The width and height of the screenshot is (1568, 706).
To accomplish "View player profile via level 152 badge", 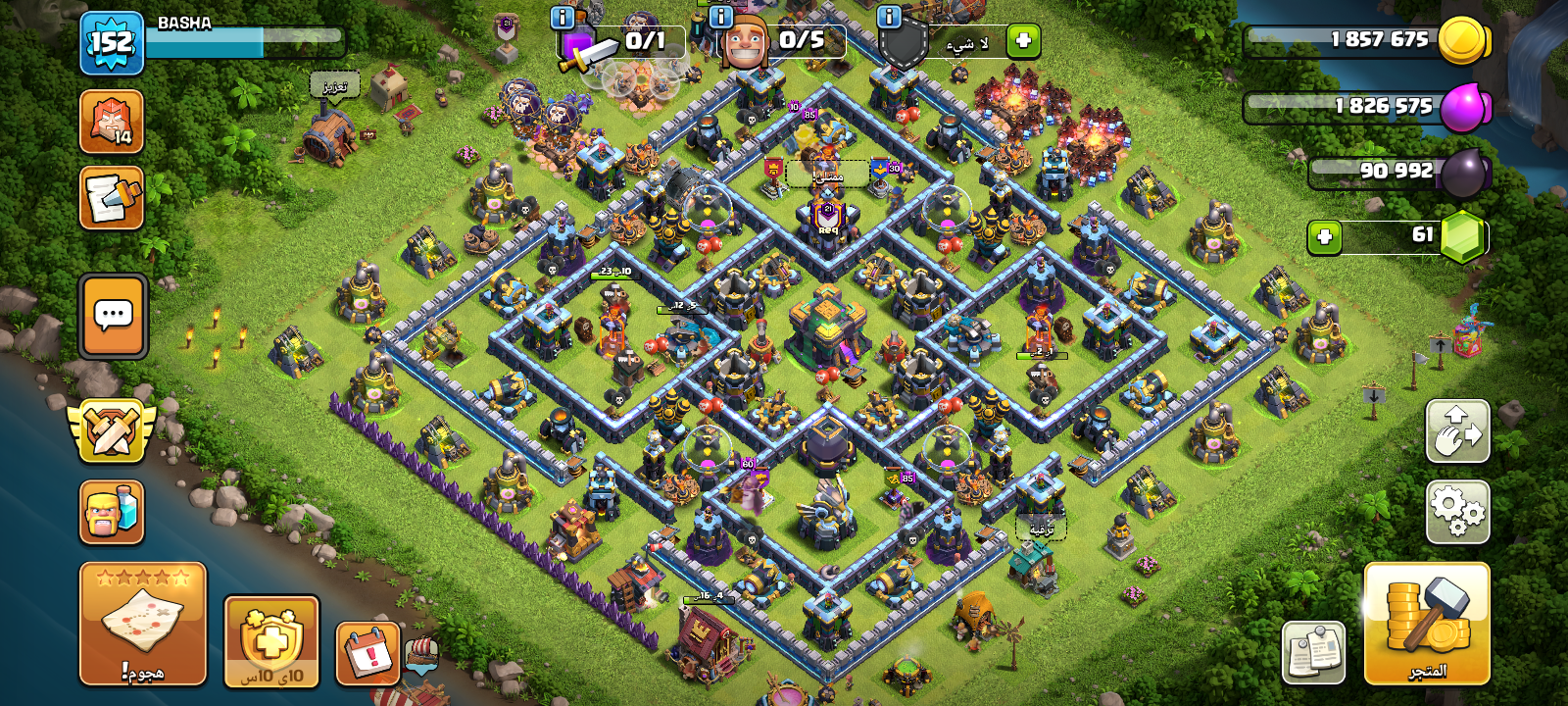I will [x=112, y=43].
